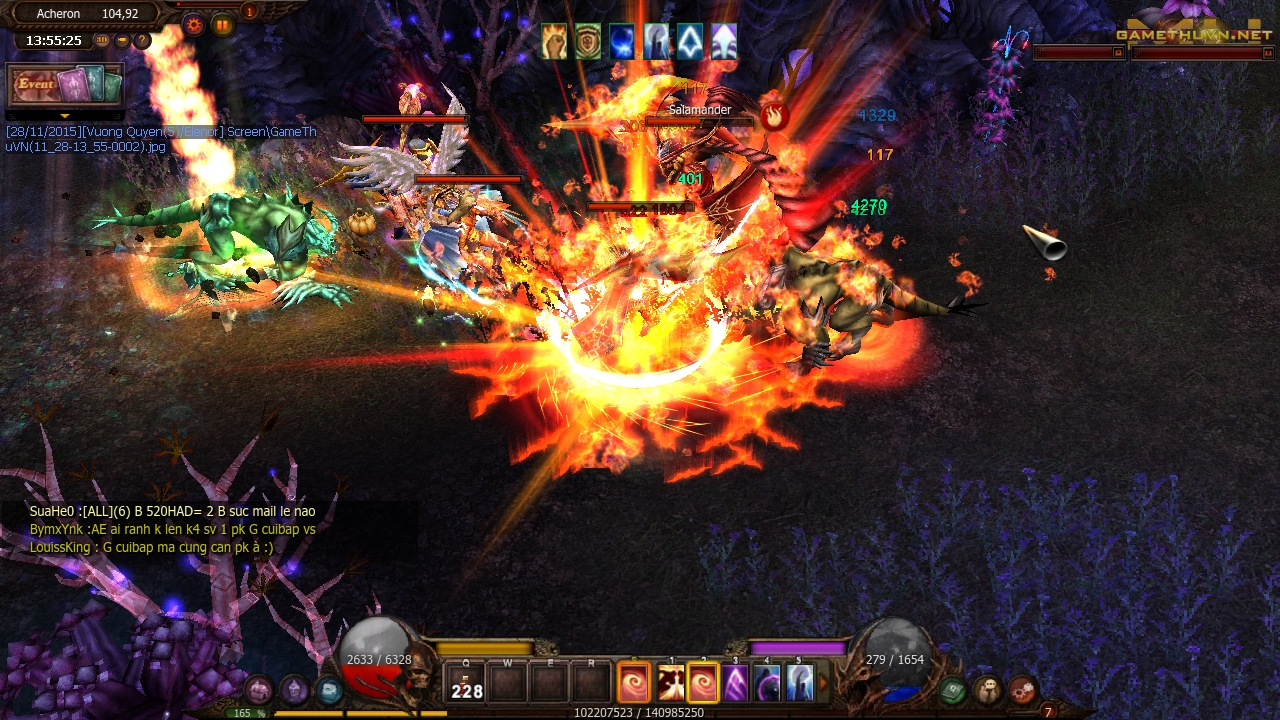Open the game settings gear icon
The width and height of the screenshot is (1280, 720).
click(194, 24)
